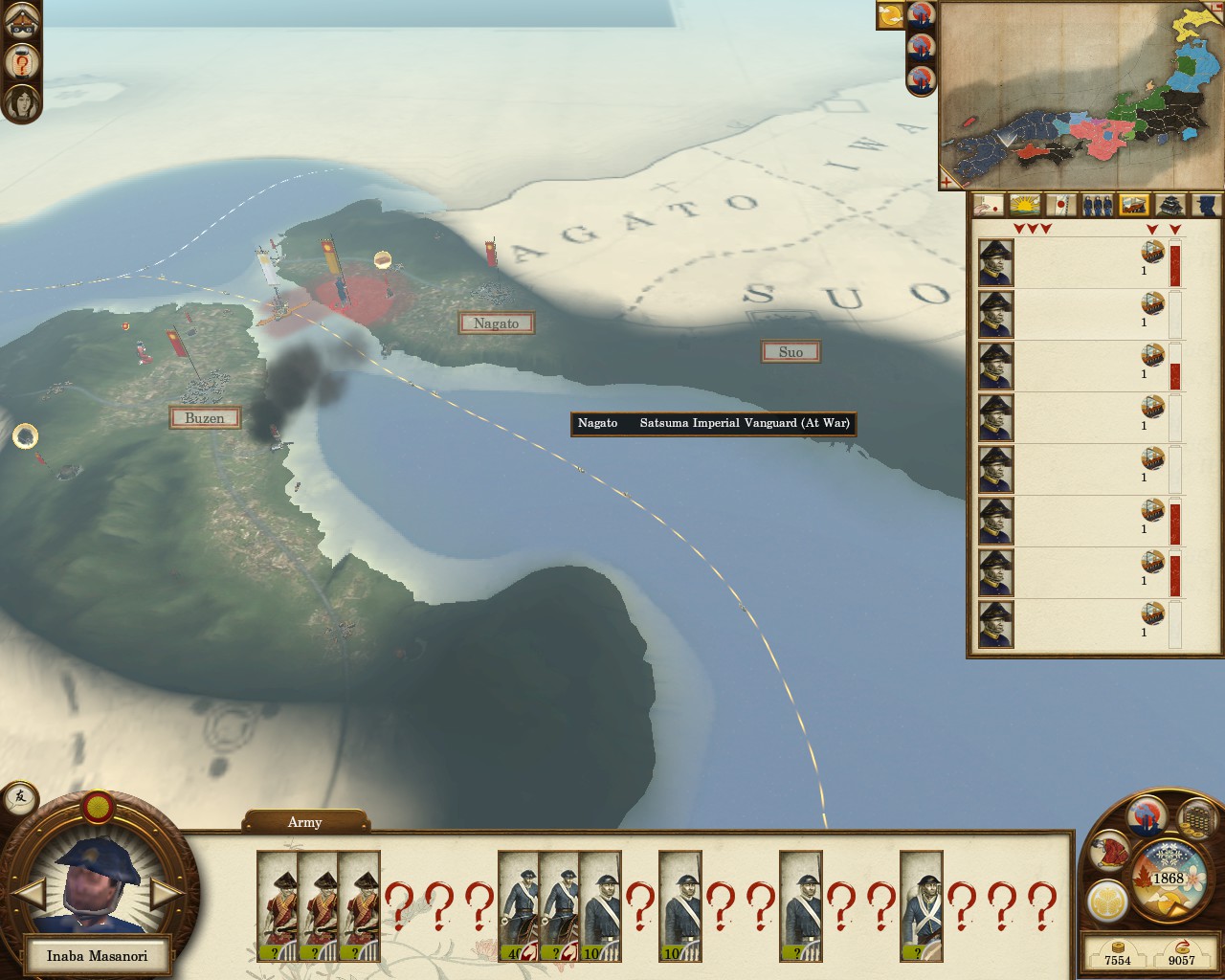Viewport: 1225px width, 980px height.
Task: Zoom the minimap with the red plus
Action: click(x=947, y=180)
